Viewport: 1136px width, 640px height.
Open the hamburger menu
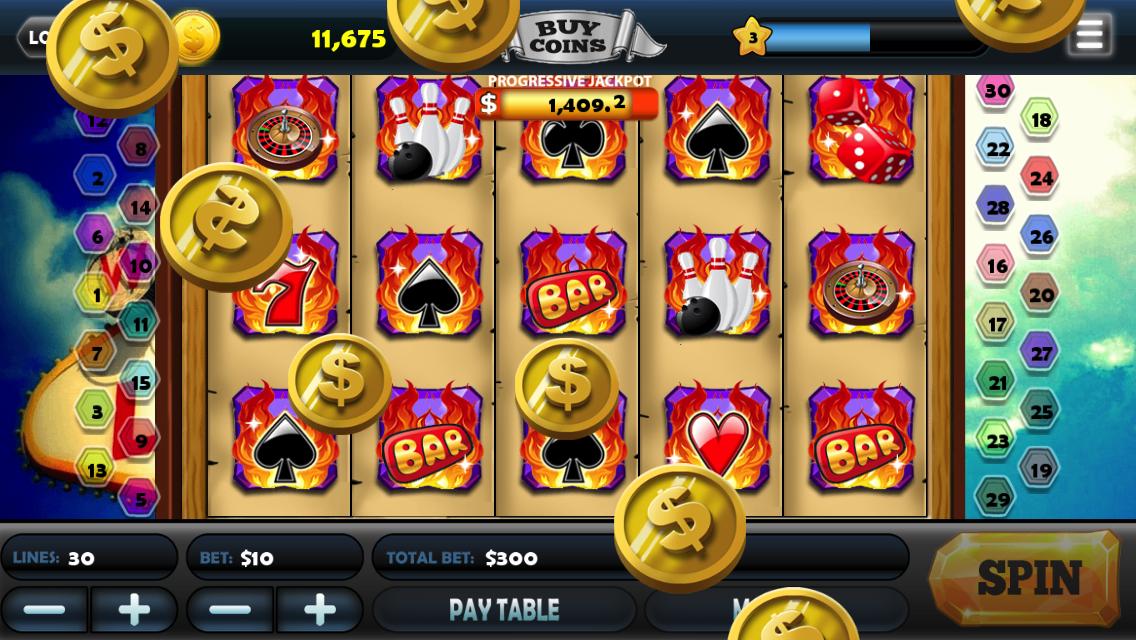[1089, 35]
